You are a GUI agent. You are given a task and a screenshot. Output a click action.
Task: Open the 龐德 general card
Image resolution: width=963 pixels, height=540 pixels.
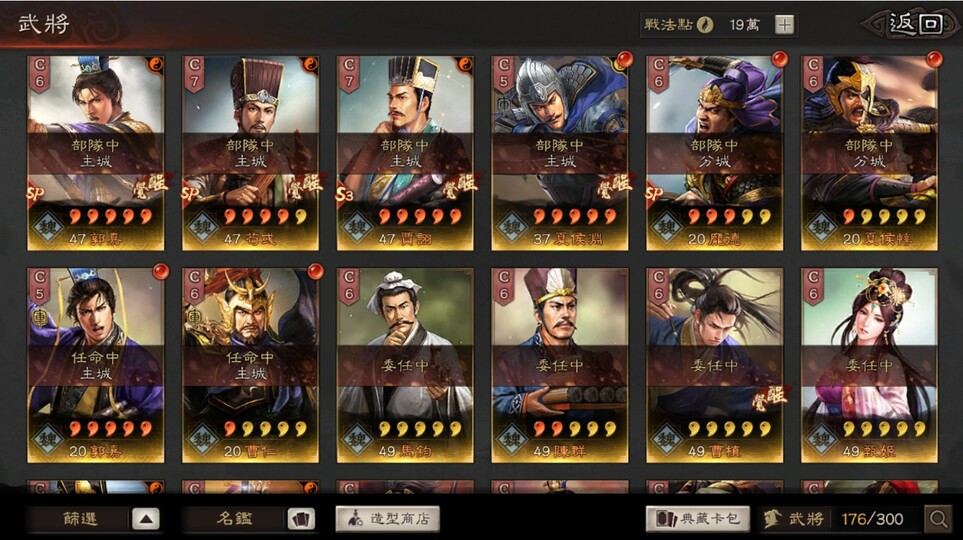(715, 152)
